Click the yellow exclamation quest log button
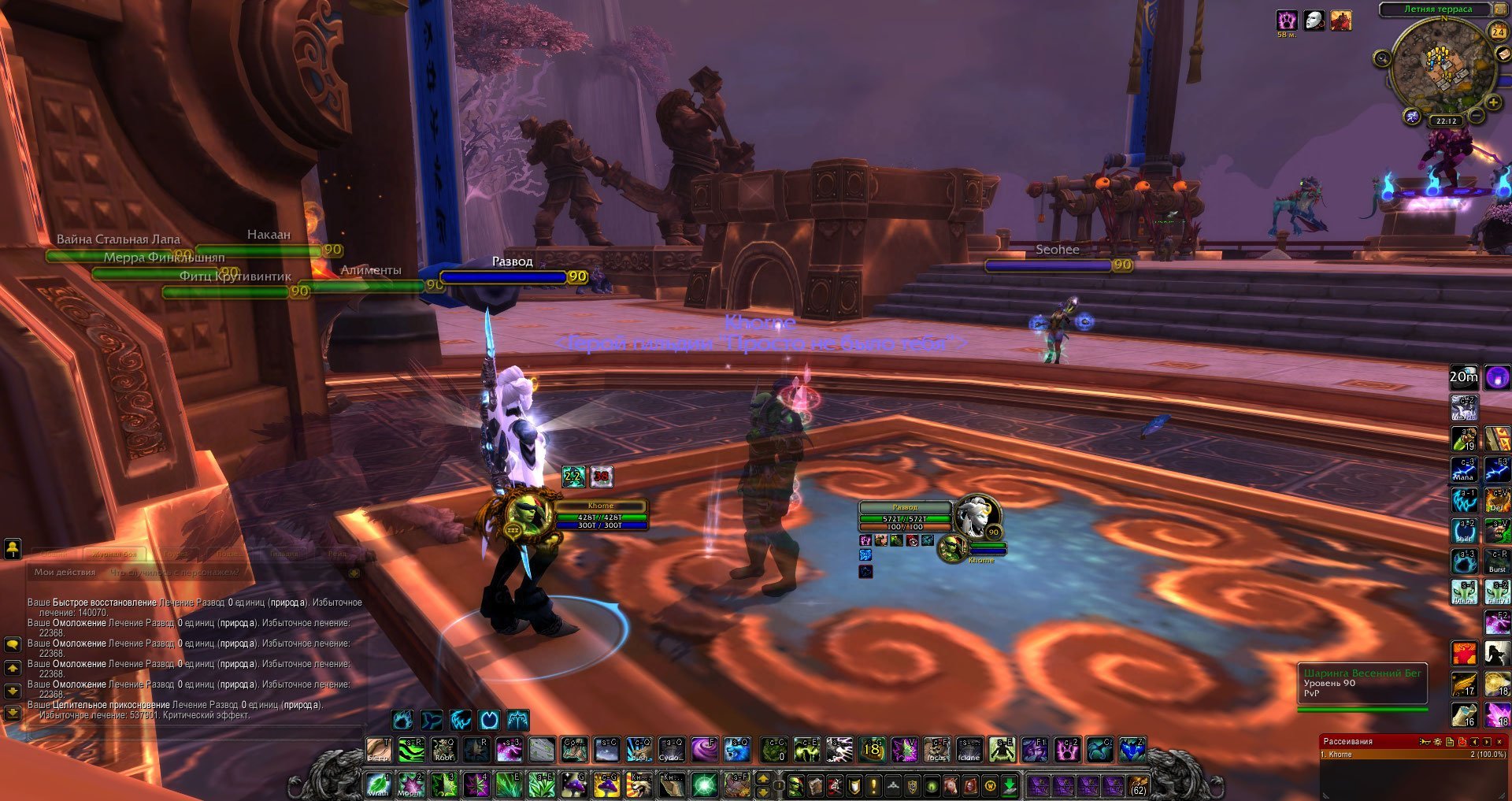 coord(873,785)
